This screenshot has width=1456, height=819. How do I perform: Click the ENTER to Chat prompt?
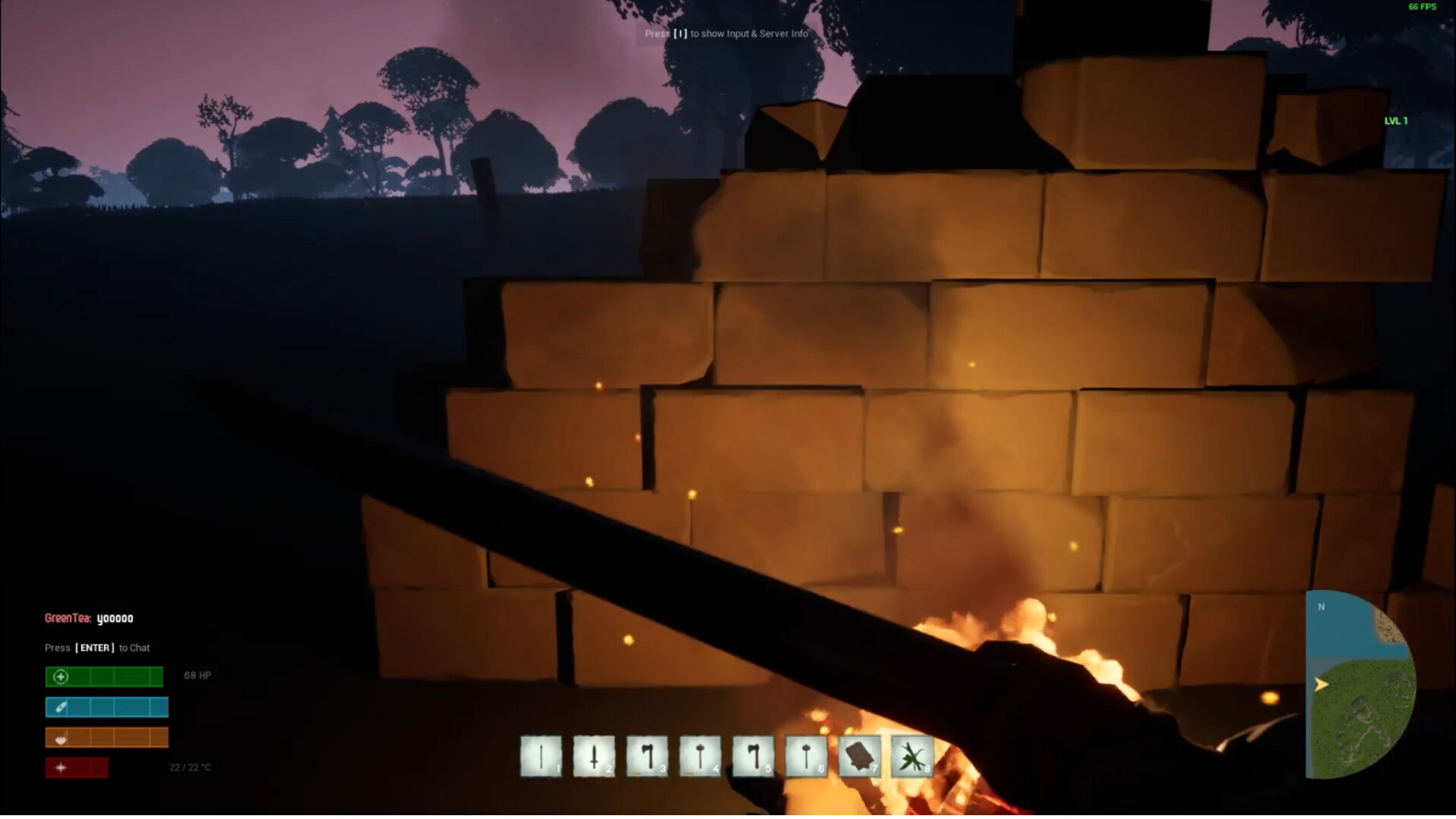coord(96,648)
